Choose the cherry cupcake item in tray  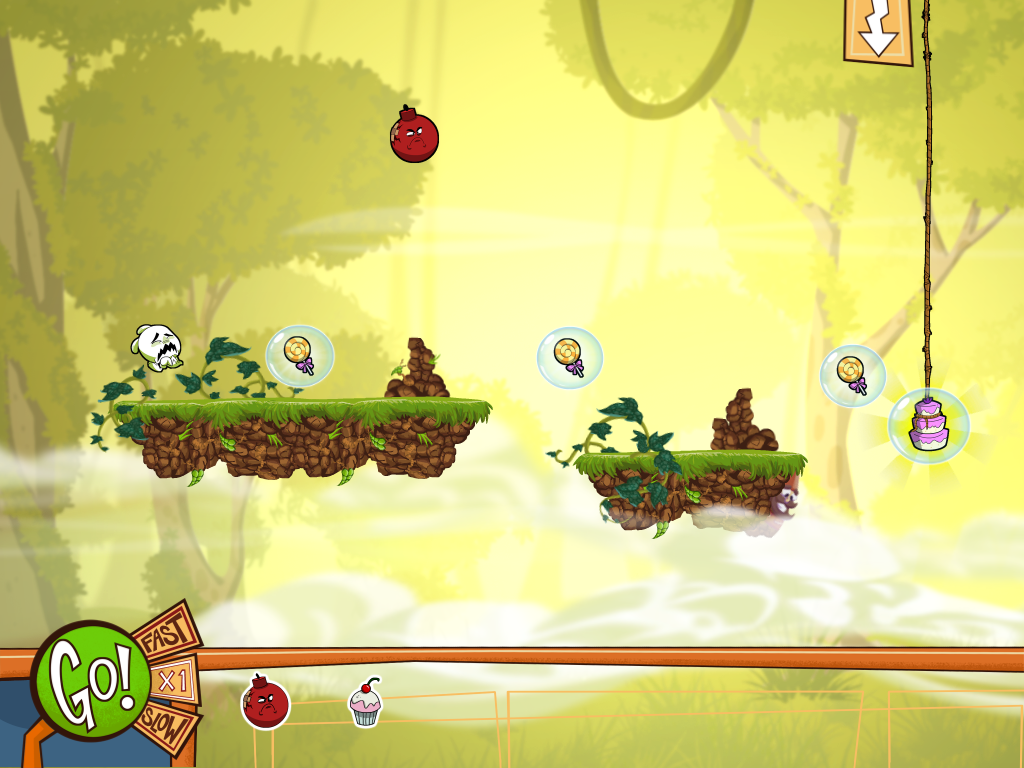(366, 703)
